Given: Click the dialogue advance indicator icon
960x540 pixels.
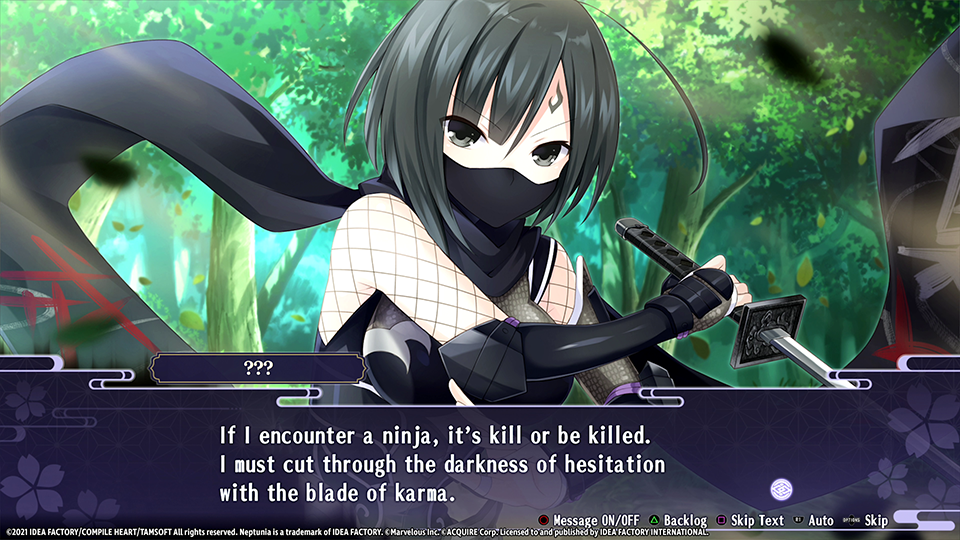Looking at the screenshot, I should tap(782, 490).
